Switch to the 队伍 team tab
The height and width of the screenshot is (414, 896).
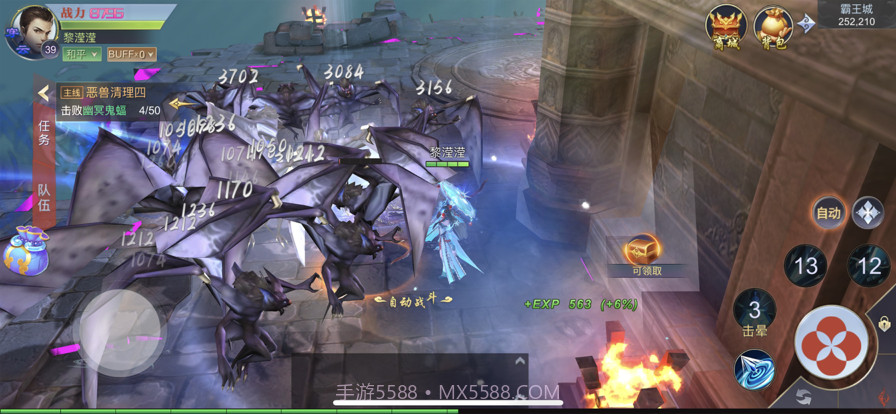[x=44, y=197]
